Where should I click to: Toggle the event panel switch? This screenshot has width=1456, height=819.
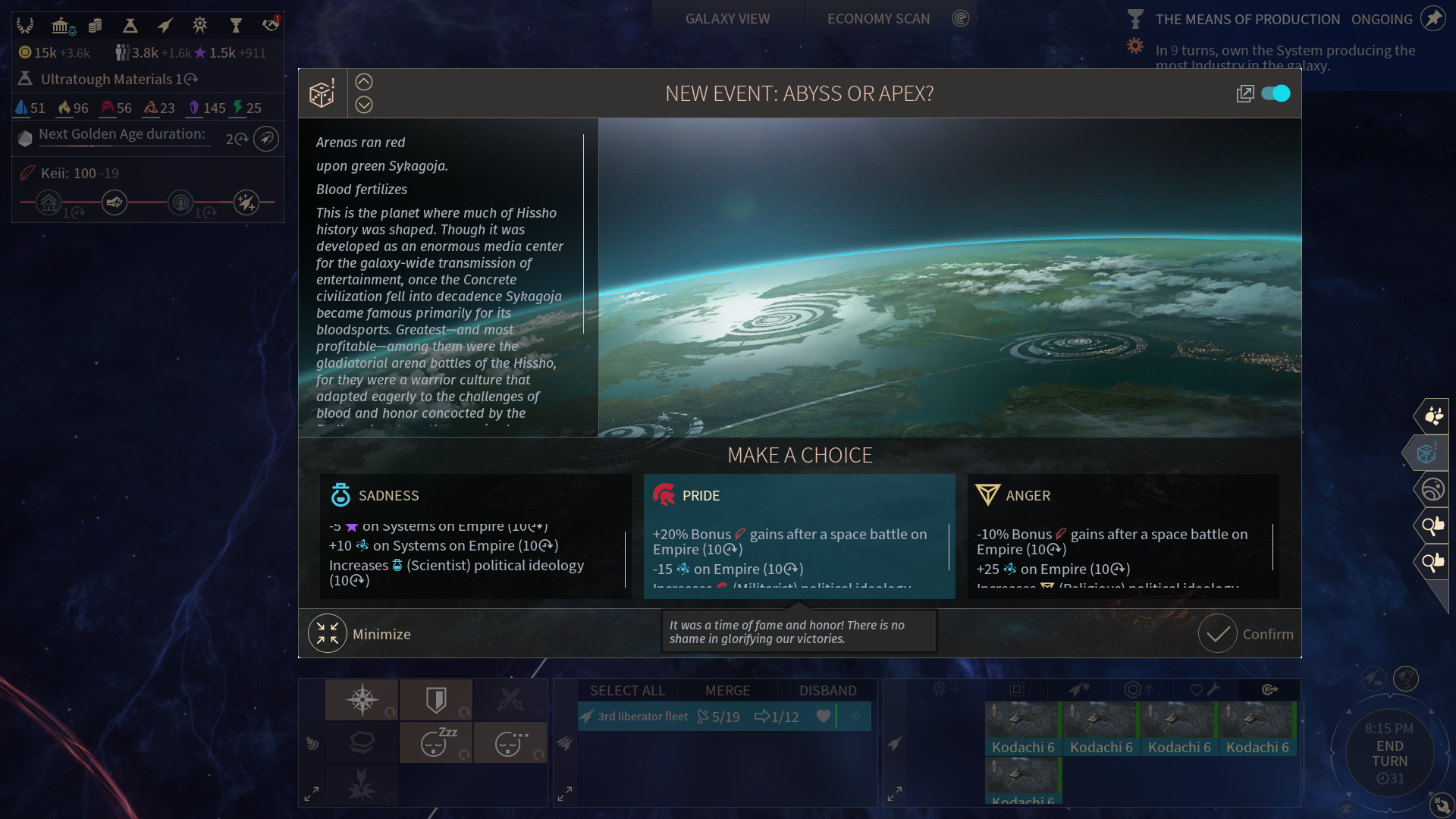tap(1276, 93)
